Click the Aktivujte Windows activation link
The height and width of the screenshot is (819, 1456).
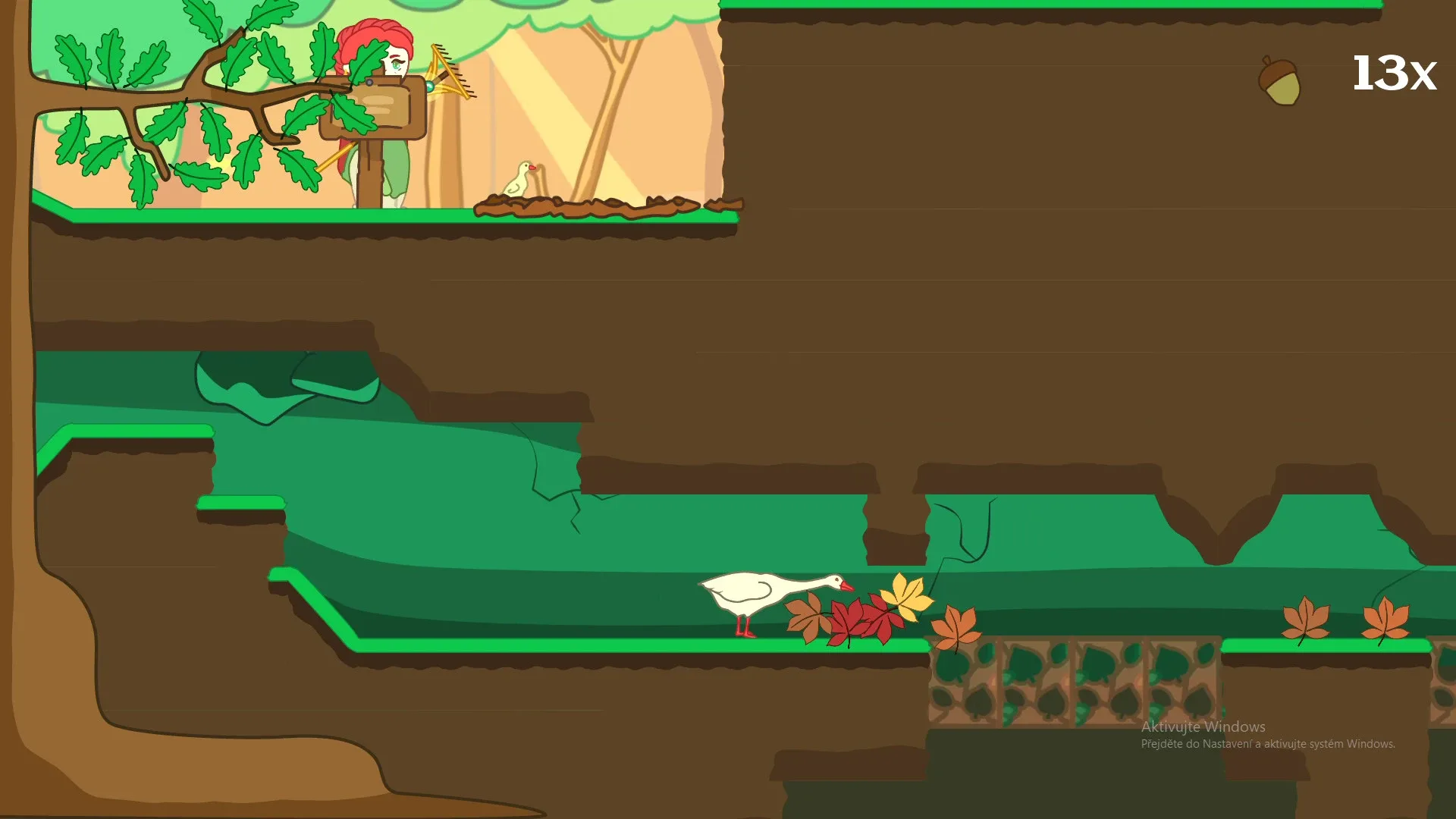[x=1203, y=726]
